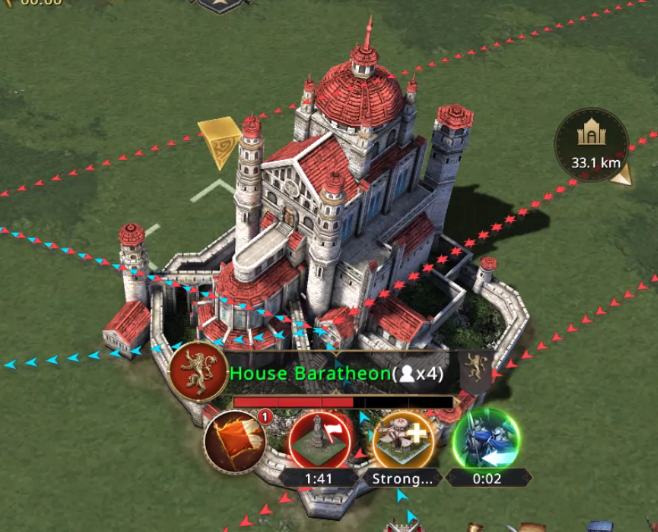Click the 33.1 km castle locator
This screenshot has height=532, width=658.
click(594, 143)
